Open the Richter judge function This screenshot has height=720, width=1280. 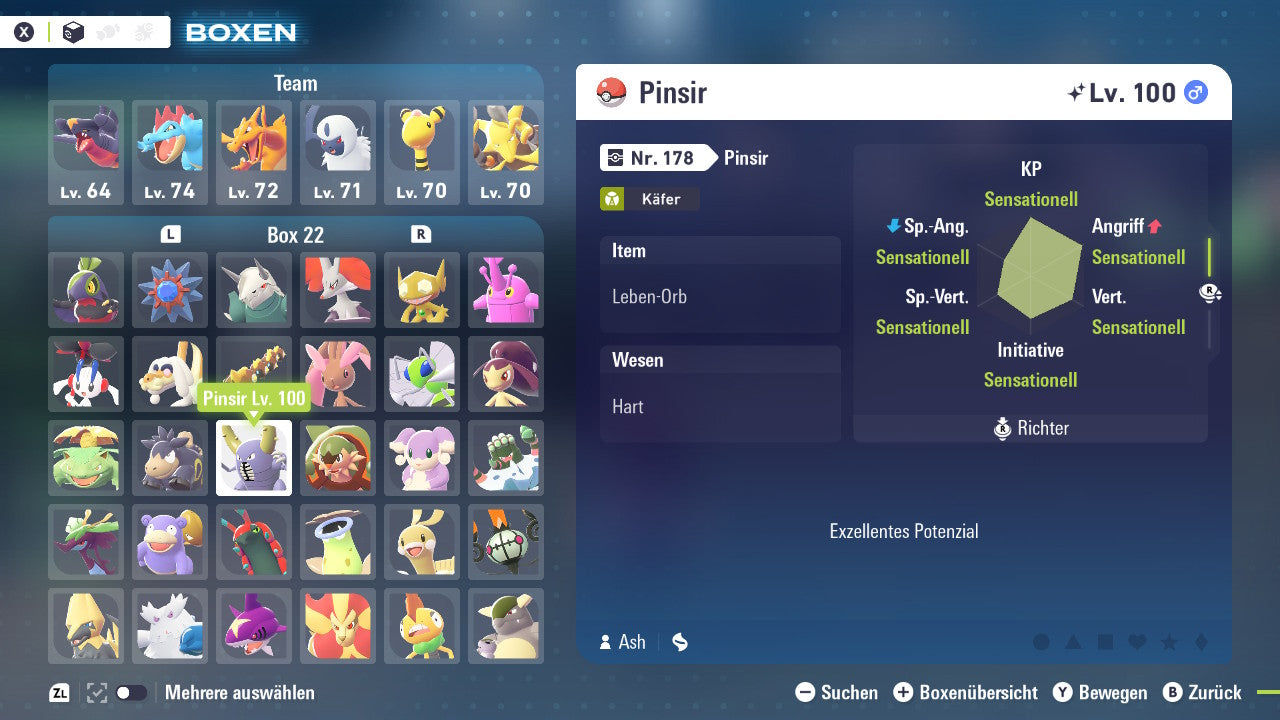click(x=1030, y=429)
